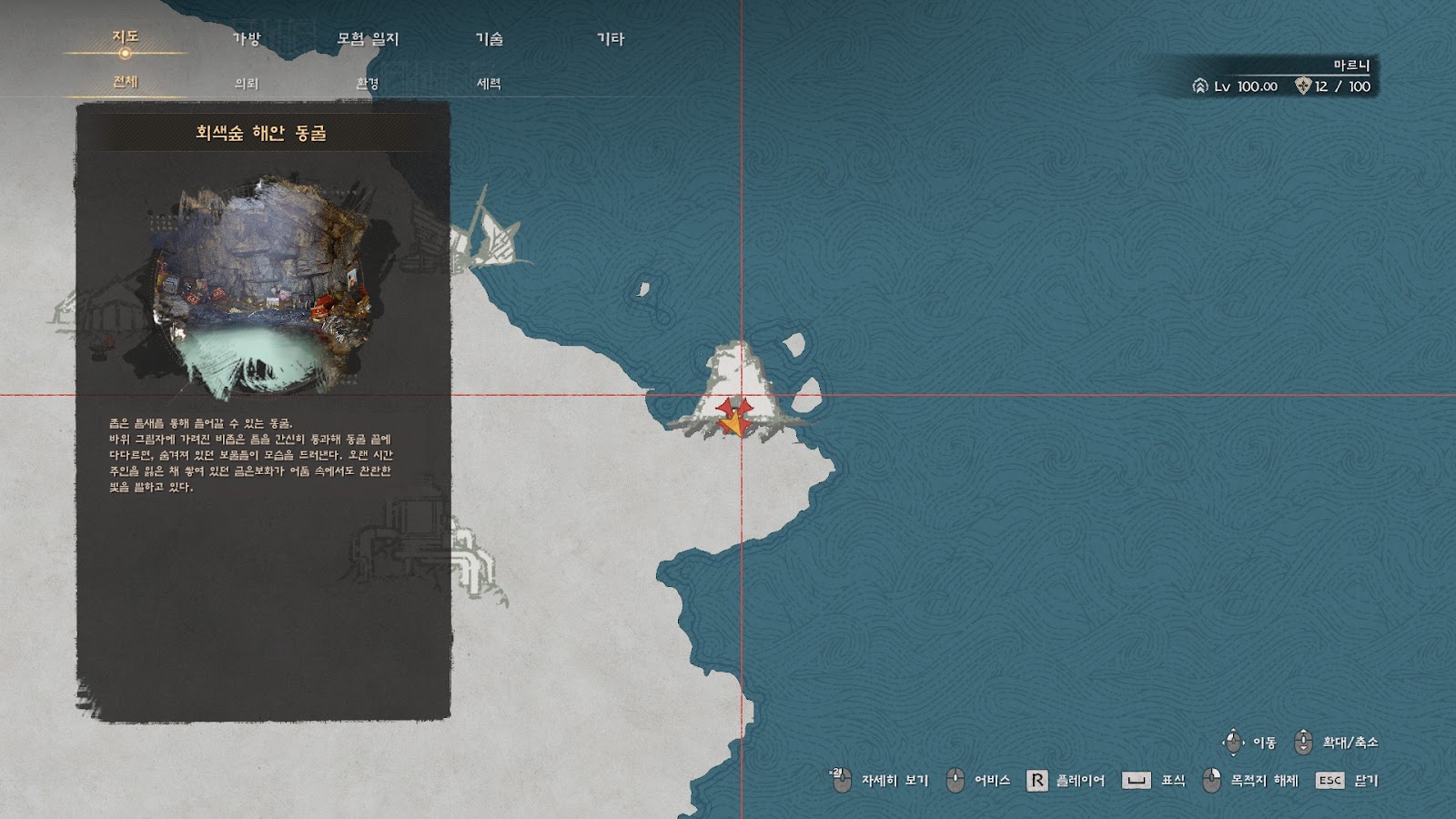Screen dimensions: 1456x819
Task: Choose the 의뢰 quest filter
Action: point(247,84)
